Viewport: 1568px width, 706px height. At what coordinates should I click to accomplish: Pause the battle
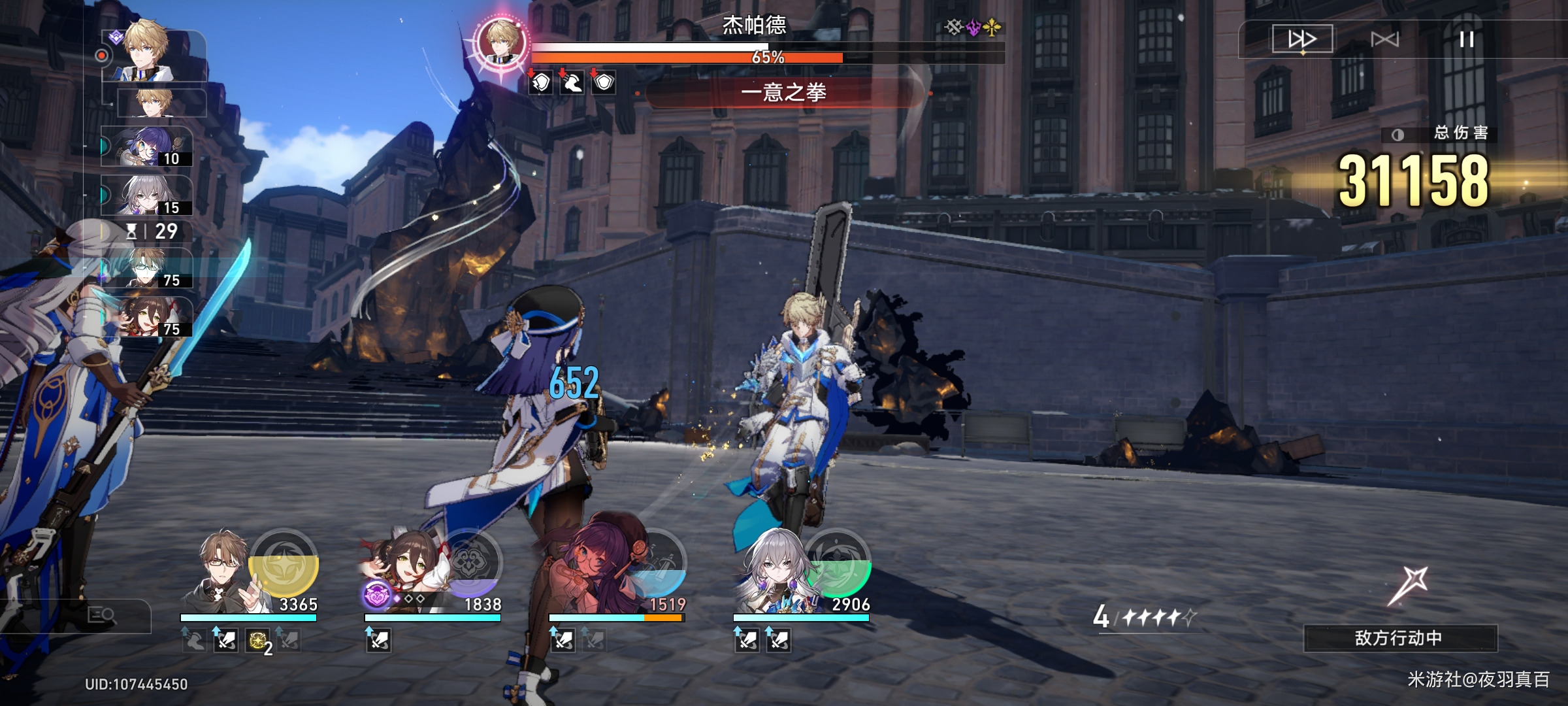[1467, 39]
